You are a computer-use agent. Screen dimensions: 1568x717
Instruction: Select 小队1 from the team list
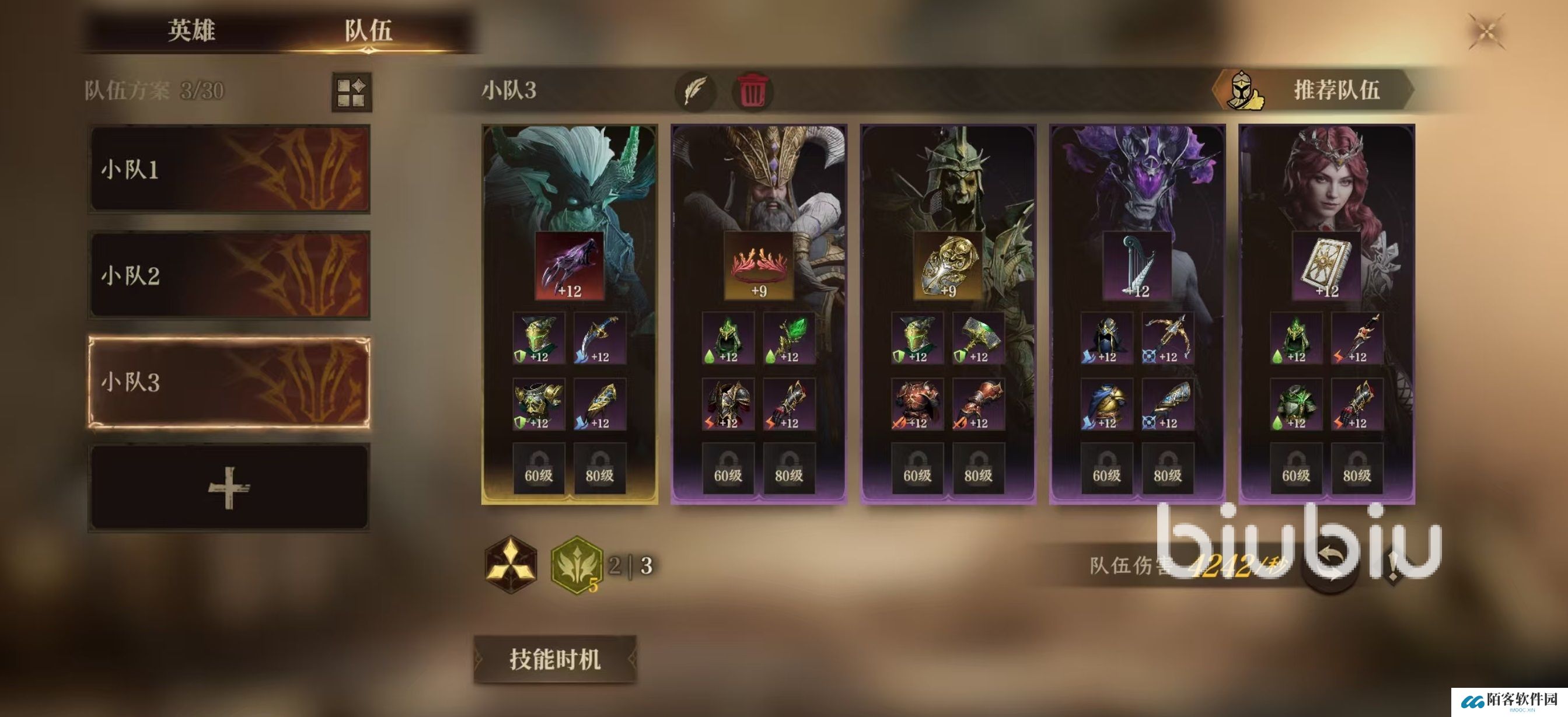[229, 169]
